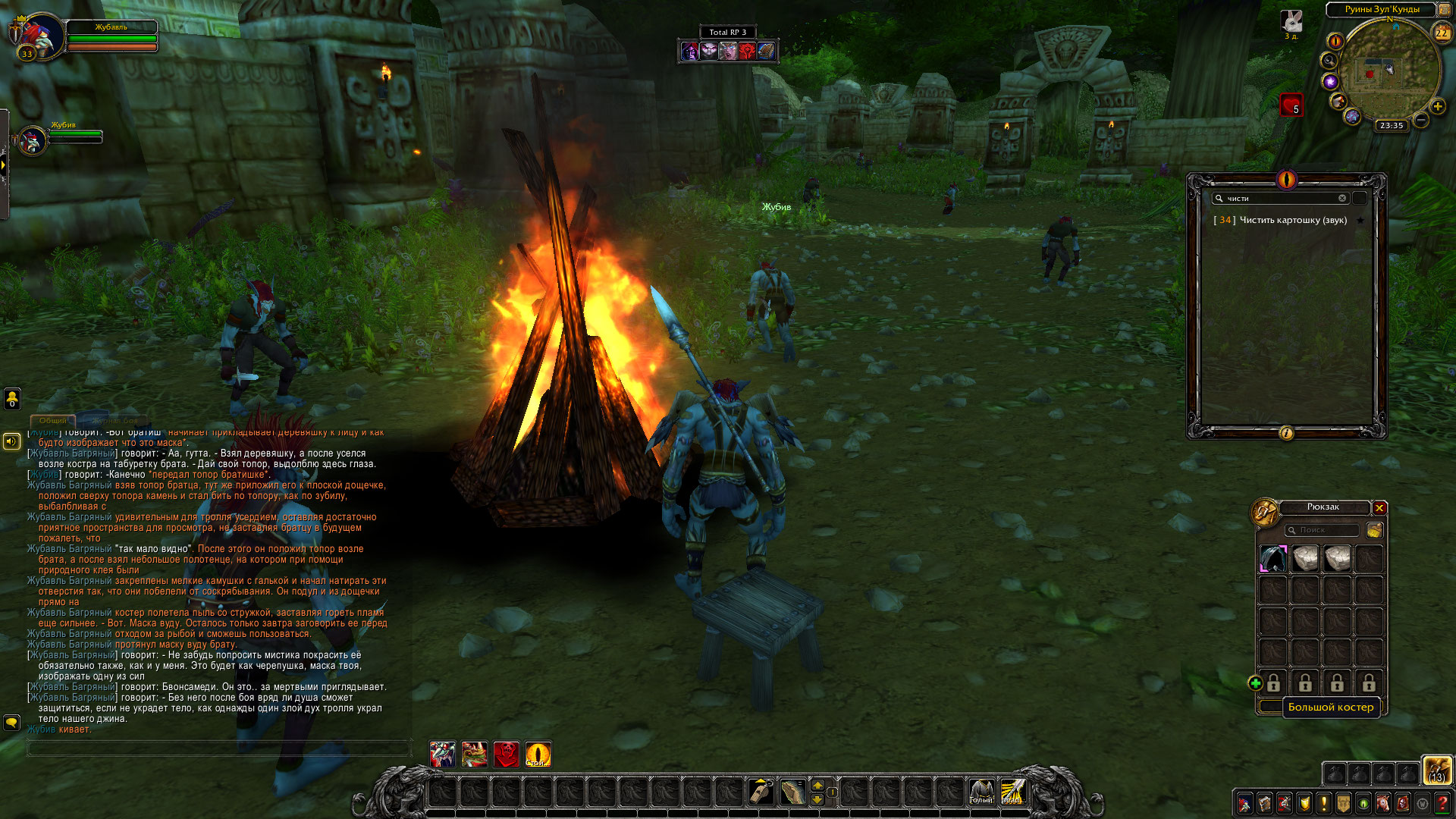Clear the "чисти" search field text
This screenshot has height=819, width=1456.
tap(1342, 198)
